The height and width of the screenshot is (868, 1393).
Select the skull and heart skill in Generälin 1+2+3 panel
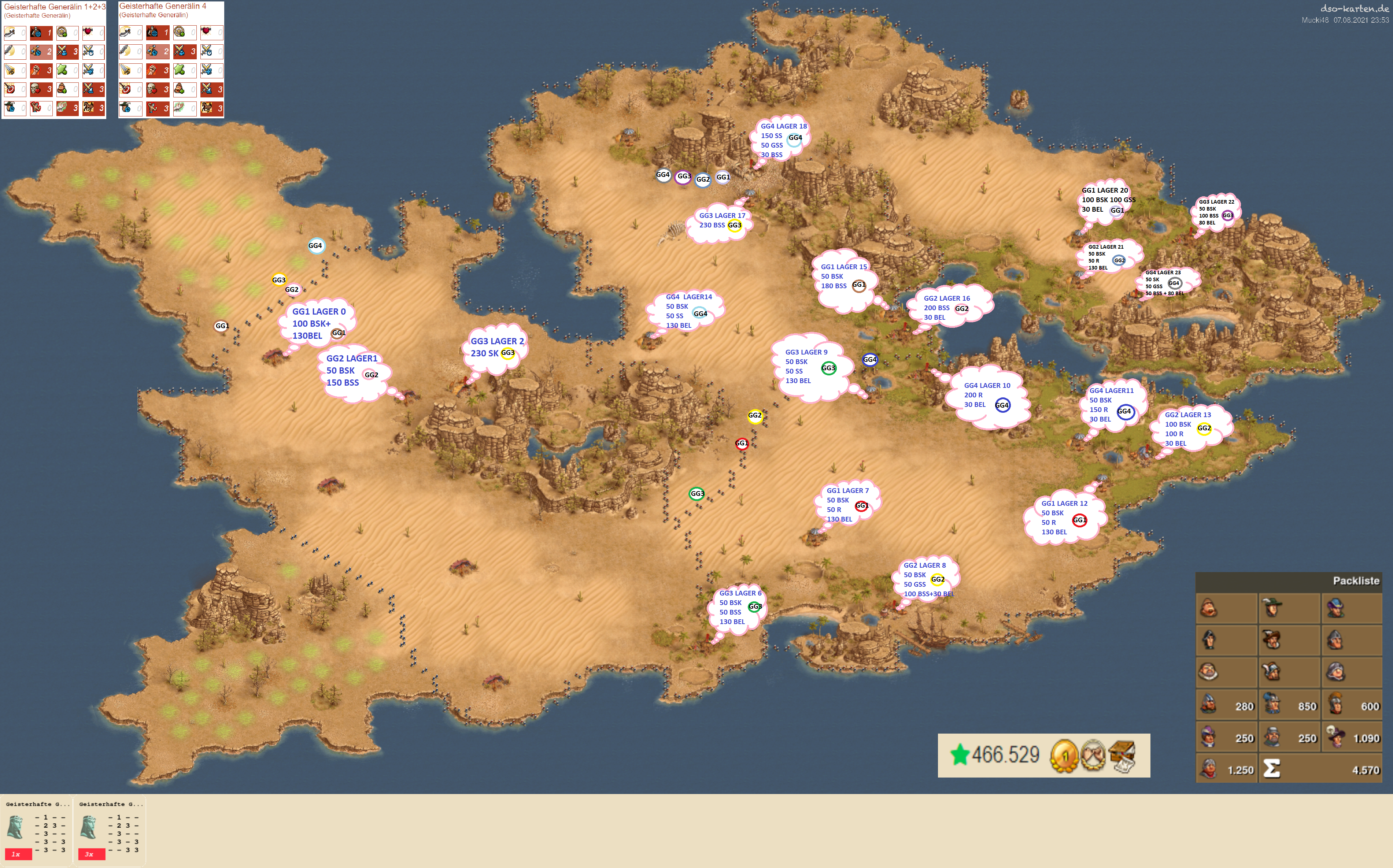[41, 89]
